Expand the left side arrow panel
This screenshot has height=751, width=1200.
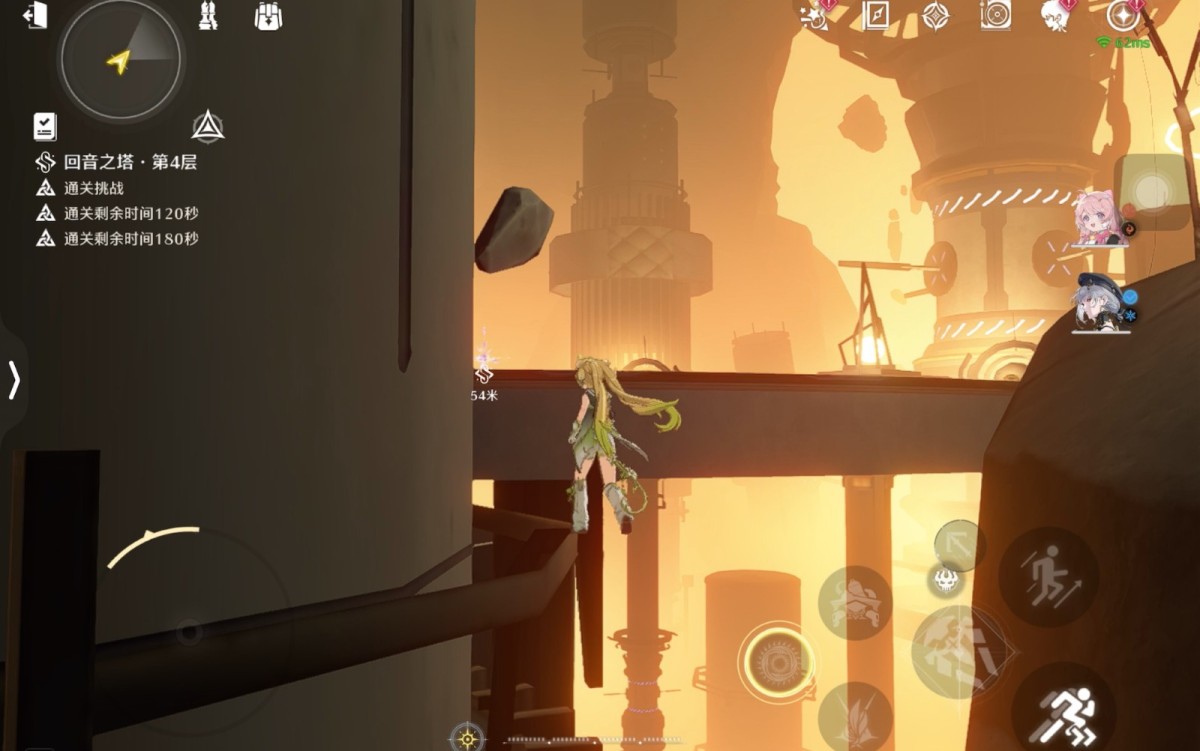pos(14,380)
